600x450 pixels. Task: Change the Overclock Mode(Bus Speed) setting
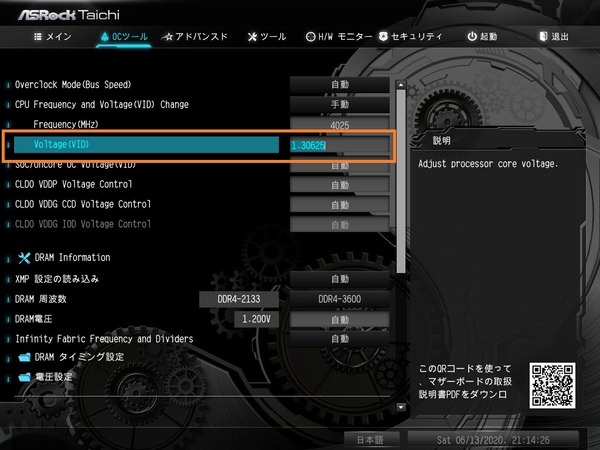[340, 84]
